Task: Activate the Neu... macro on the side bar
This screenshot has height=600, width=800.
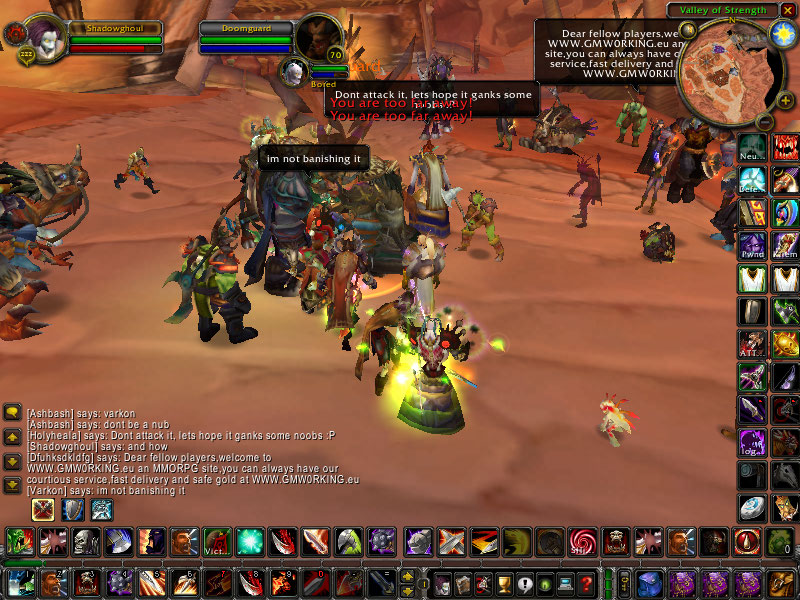Action: pyautogui.click(x=752, y=148)
